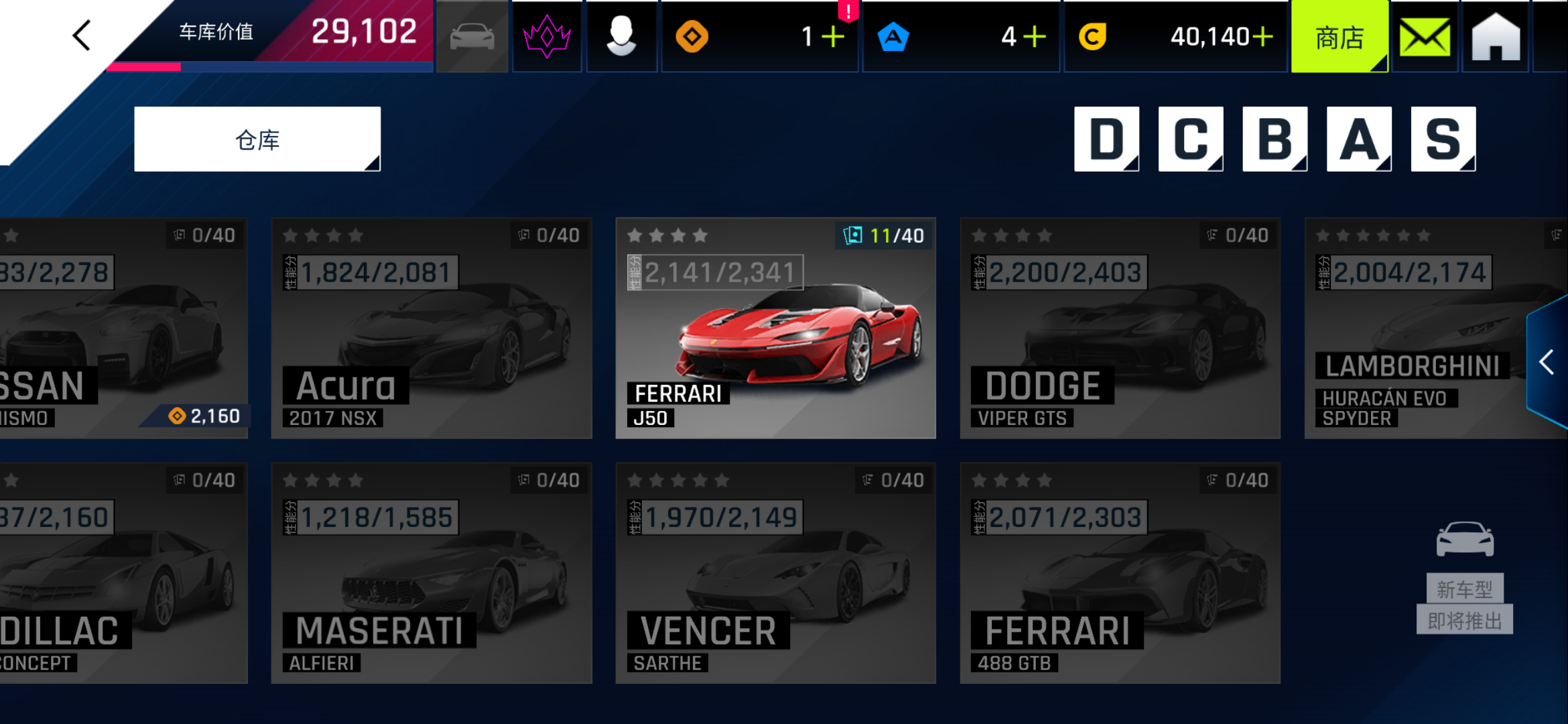Open the 仓库 warehouse button
Viewport: 1568px width, 724px height.
click(x=257, y=139)
